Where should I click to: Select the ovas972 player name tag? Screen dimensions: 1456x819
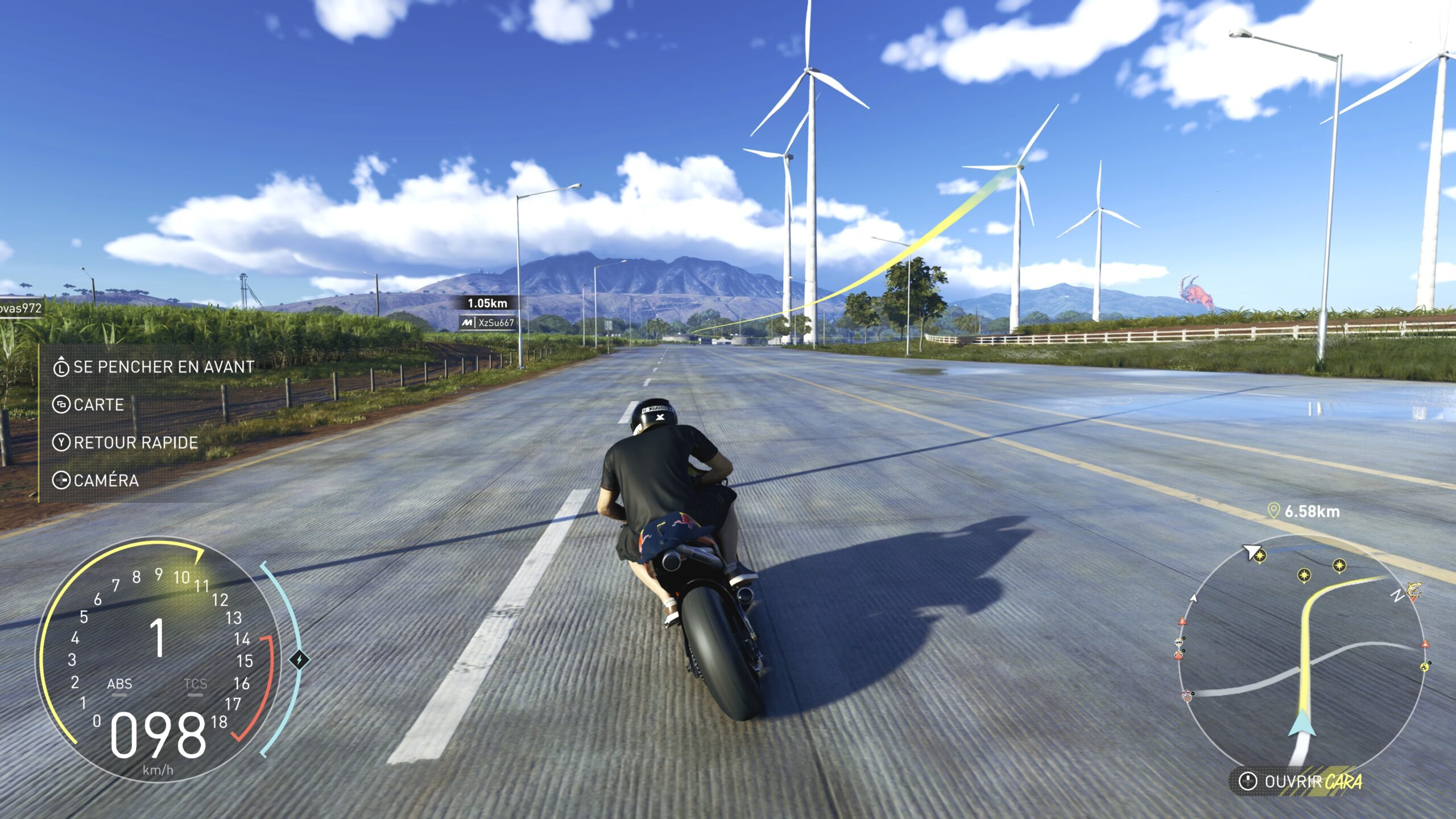20,308
